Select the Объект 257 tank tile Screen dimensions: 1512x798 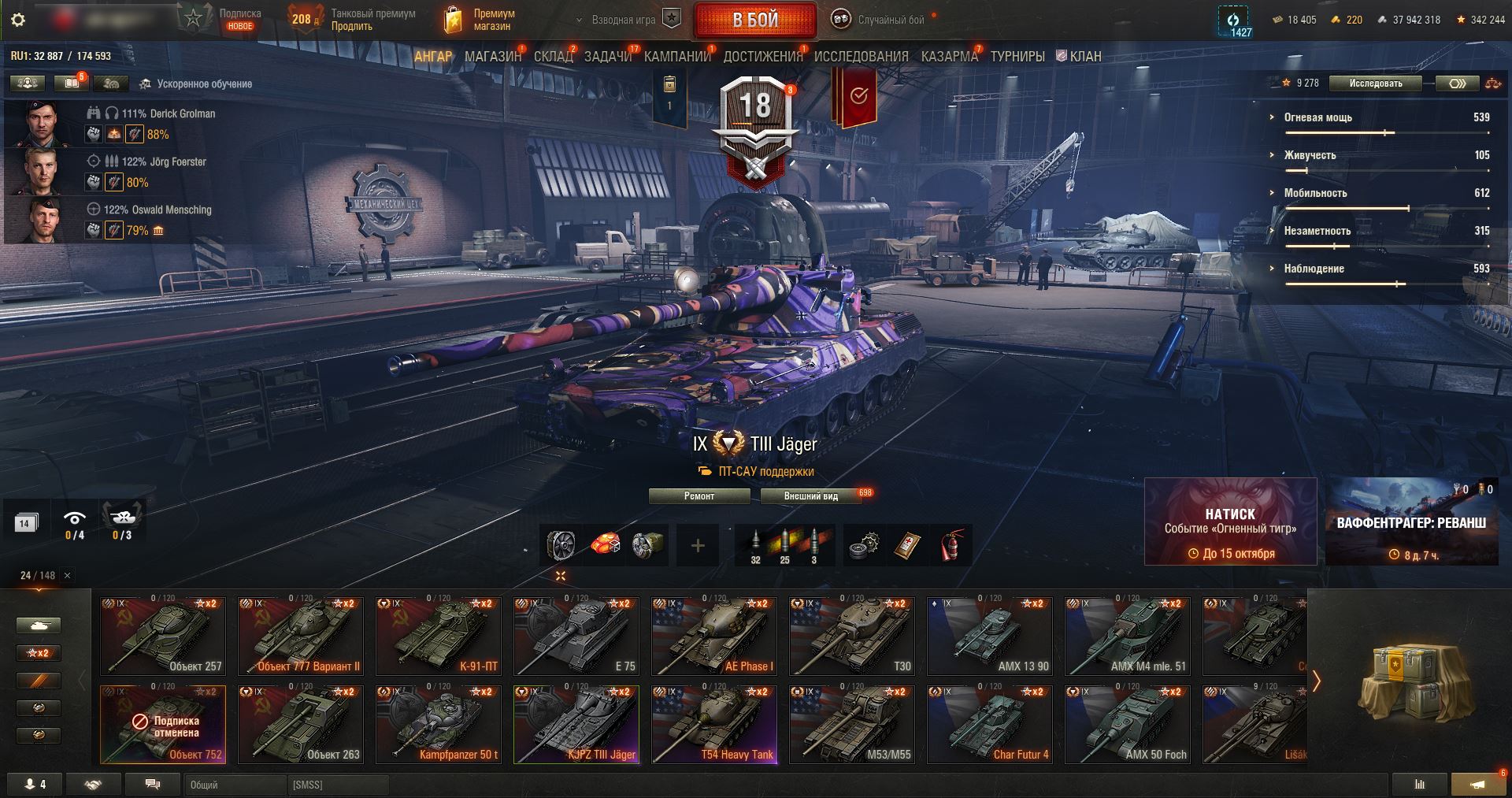coord(163,636)
